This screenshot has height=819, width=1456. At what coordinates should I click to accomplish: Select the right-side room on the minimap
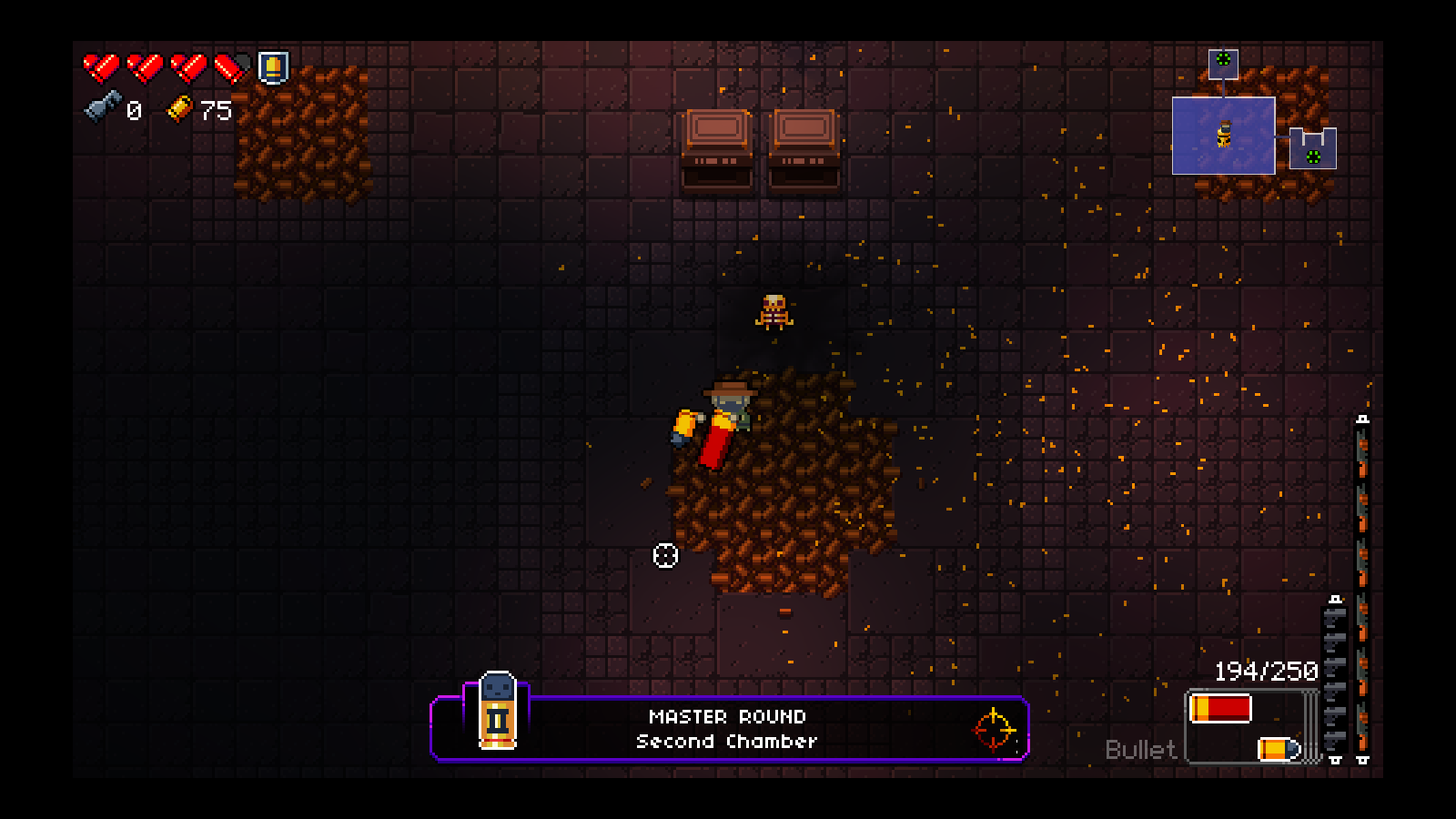[x=1312, y=149]
